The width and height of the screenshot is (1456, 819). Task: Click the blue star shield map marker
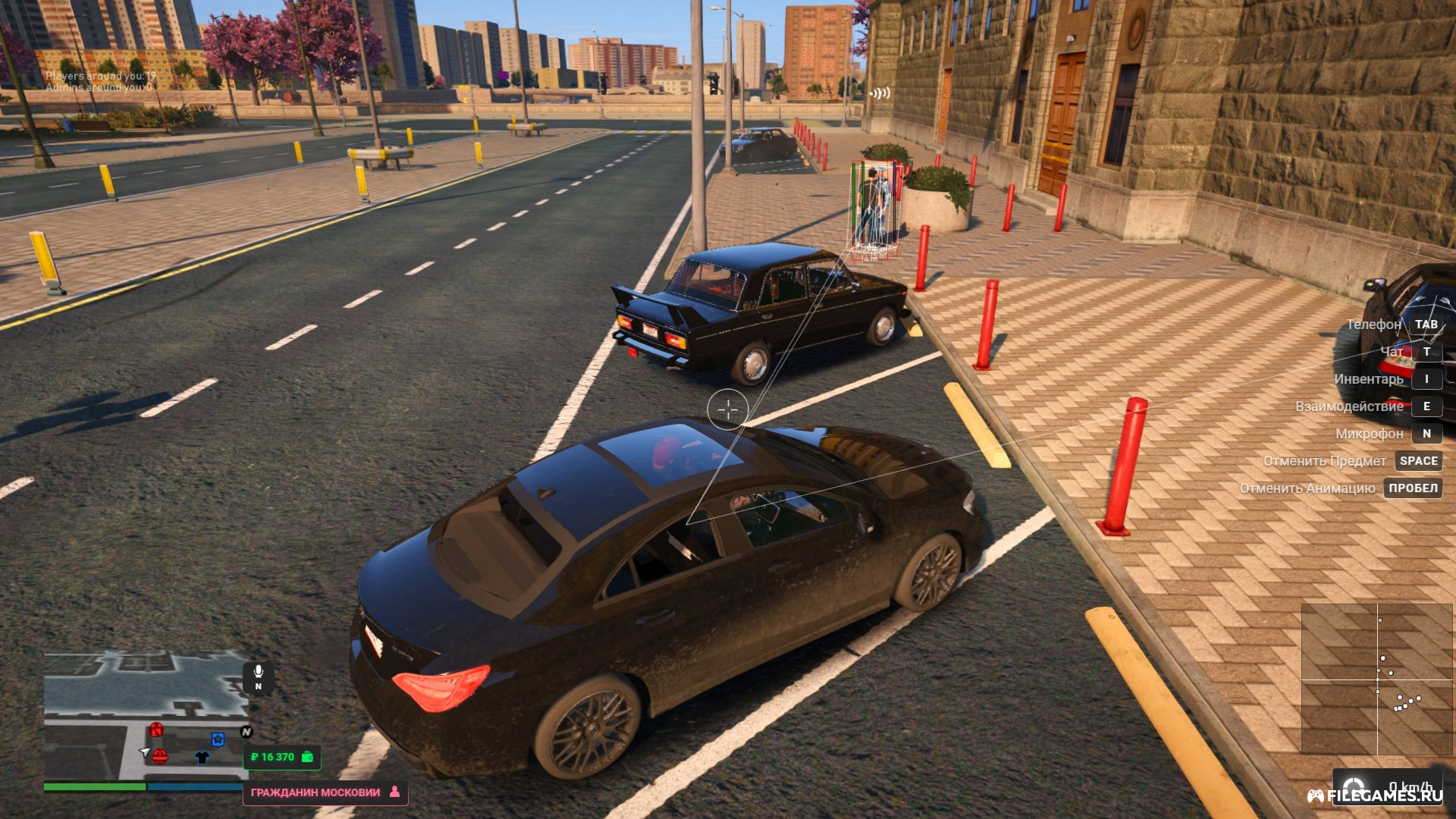(218, 739)
